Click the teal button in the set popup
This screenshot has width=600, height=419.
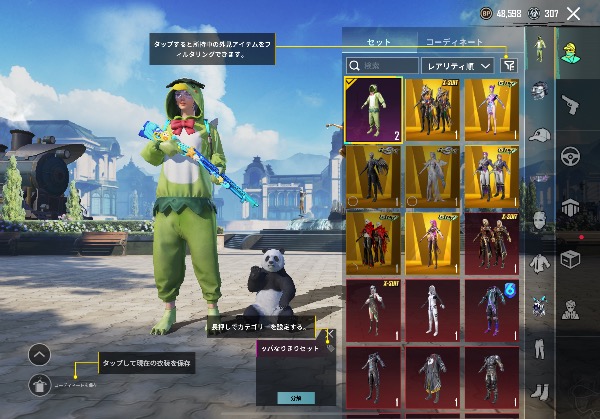[x=295, y=397]
